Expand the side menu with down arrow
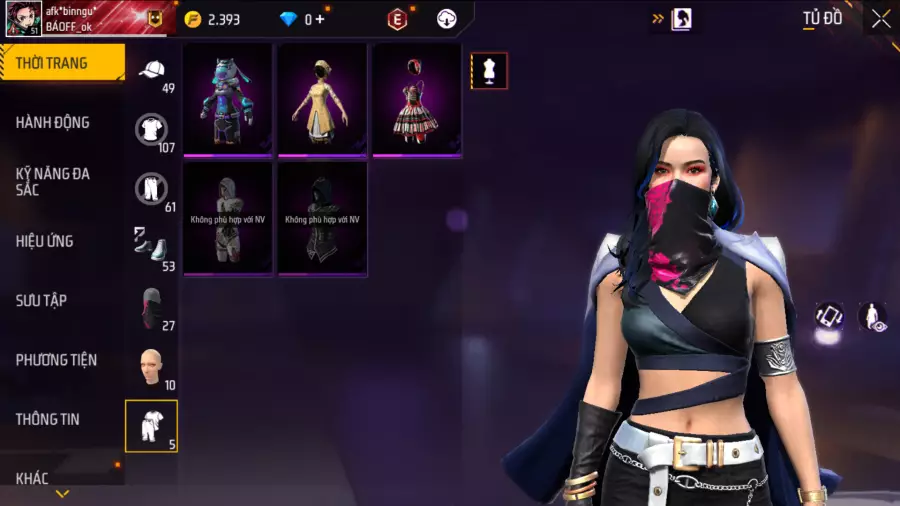The height and width of the screenshot is (506, 900). click(x=62, y=494)
